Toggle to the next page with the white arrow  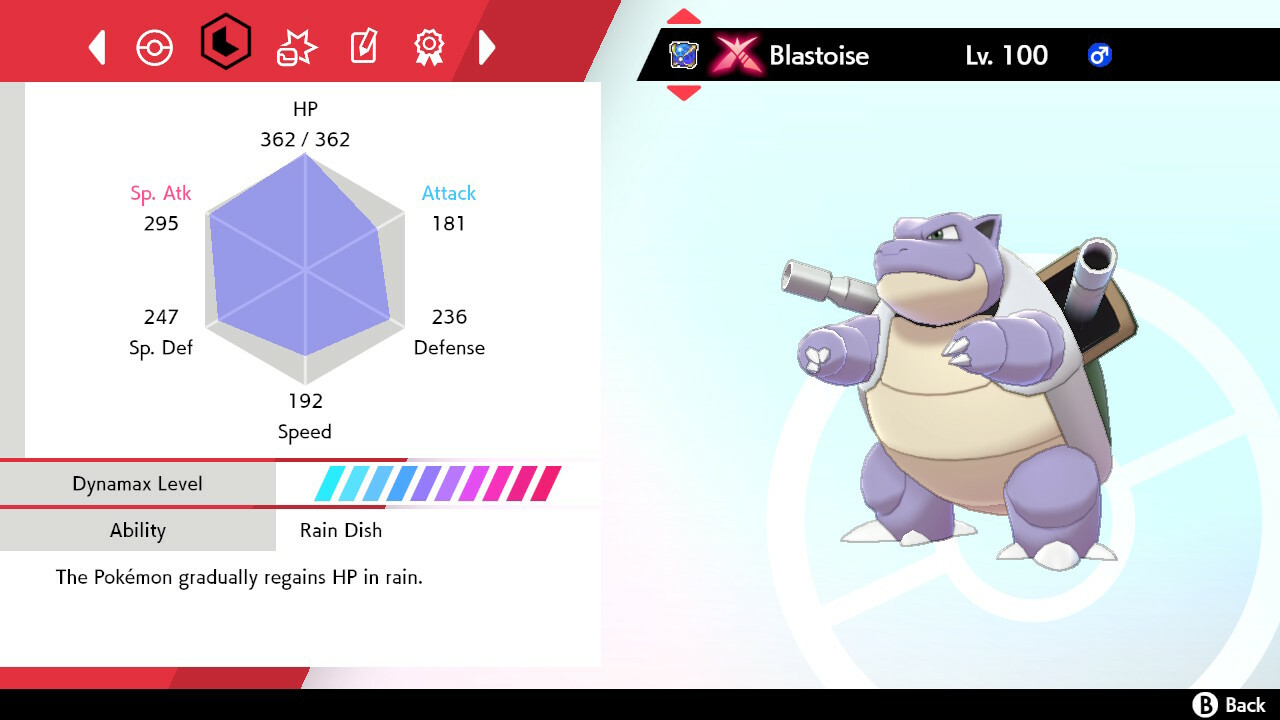coord(487,46)
